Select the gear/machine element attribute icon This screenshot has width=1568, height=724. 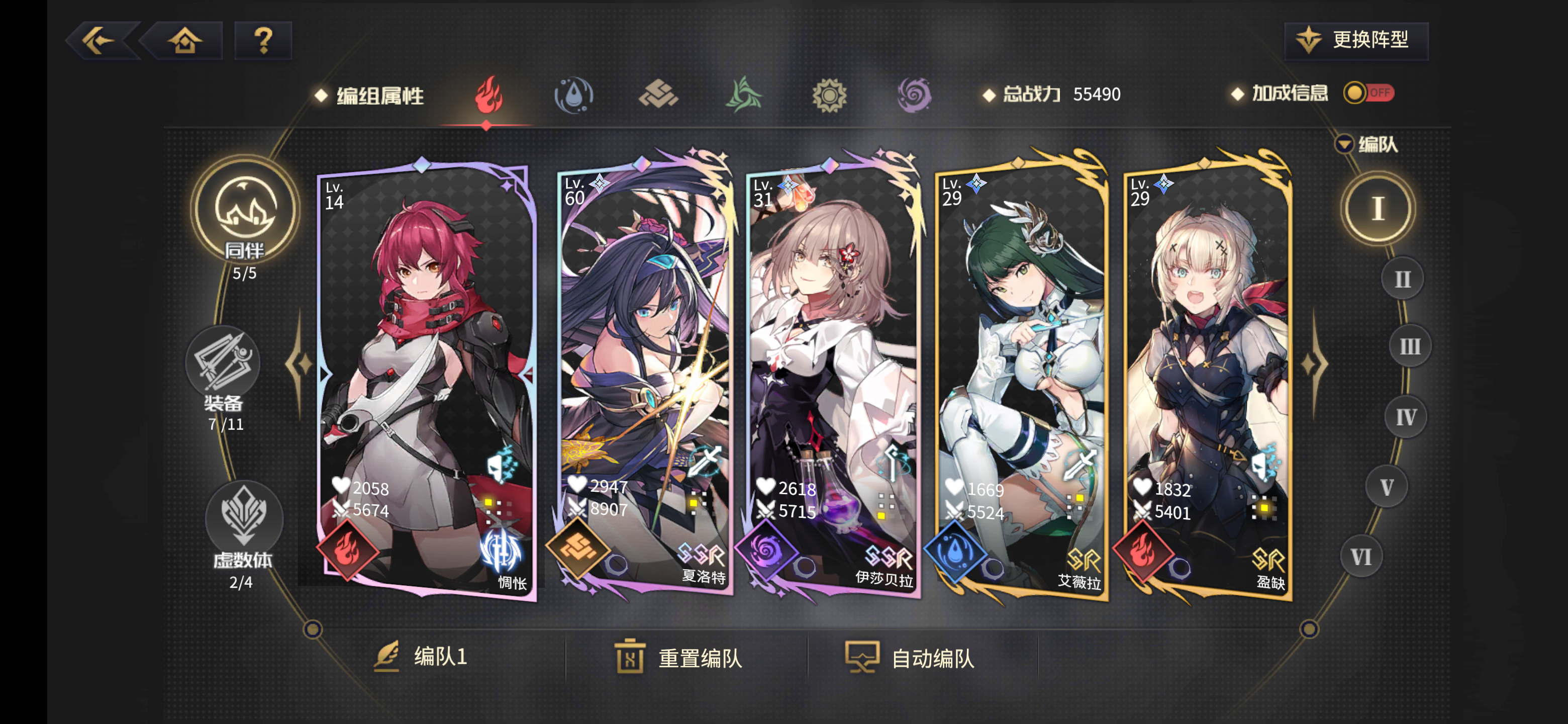click(830, 96)
